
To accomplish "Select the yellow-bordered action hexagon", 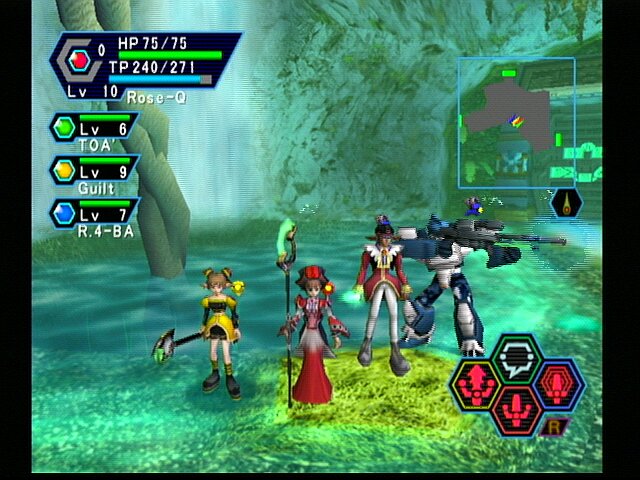I will tap(475, 384).
